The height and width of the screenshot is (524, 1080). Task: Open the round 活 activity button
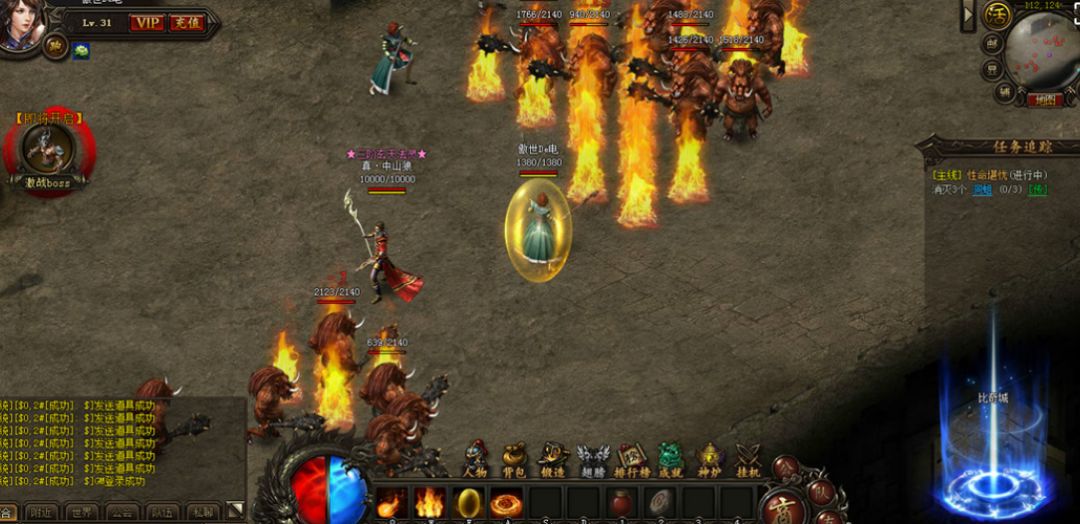coord(995,16)
